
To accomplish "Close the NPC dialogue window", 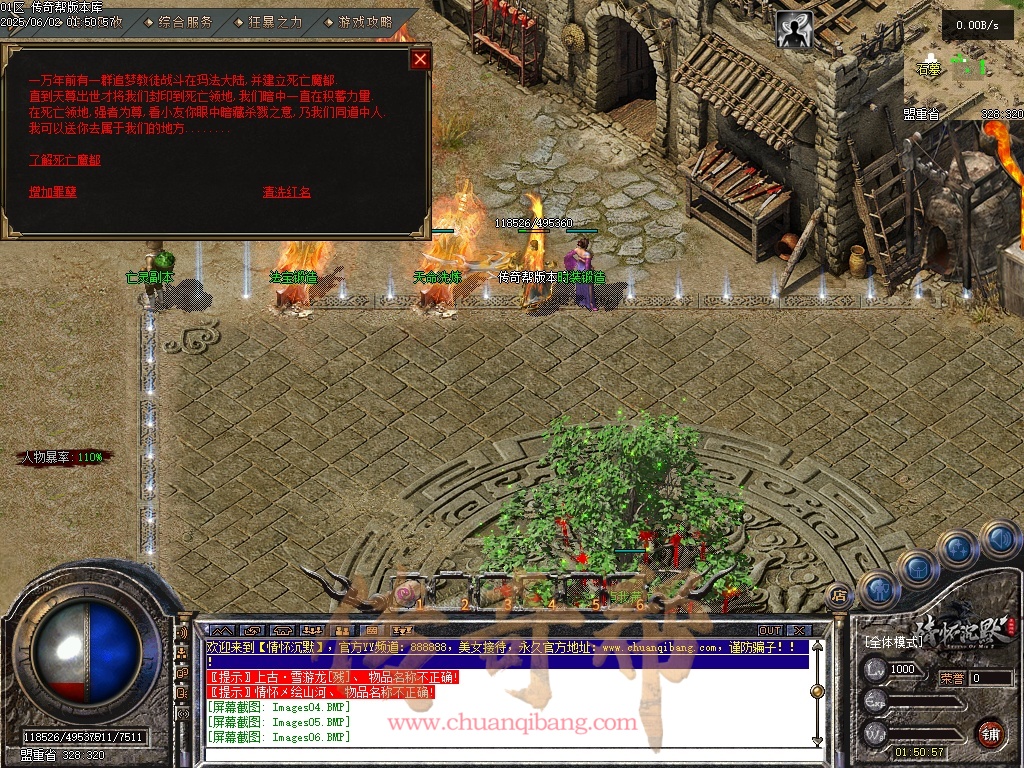I will pyautogui.click(x=420, y=59).
